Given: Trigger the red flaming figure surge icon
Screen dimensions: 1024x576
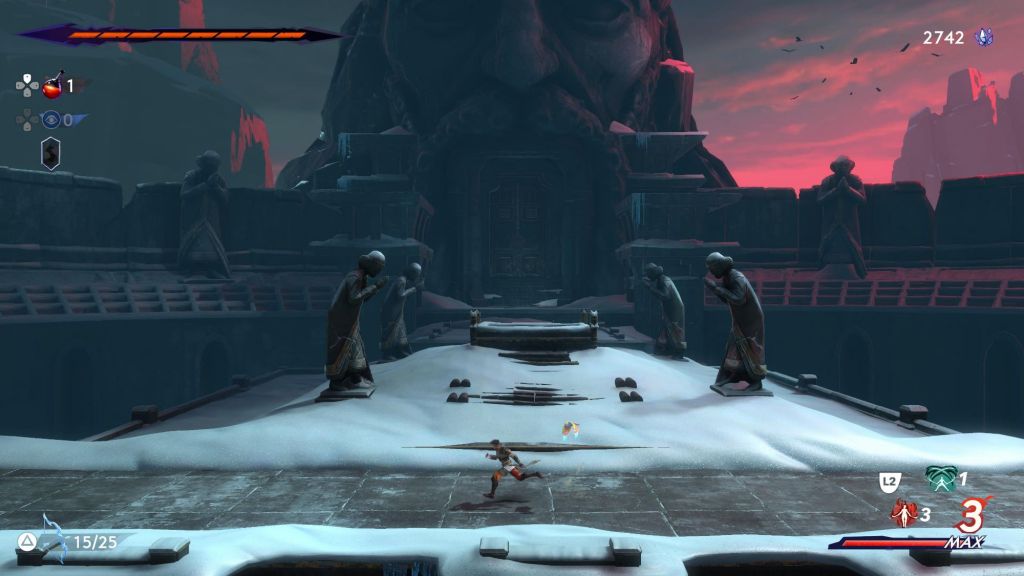Looking at the screenshot, I should [x=903, y=514].
